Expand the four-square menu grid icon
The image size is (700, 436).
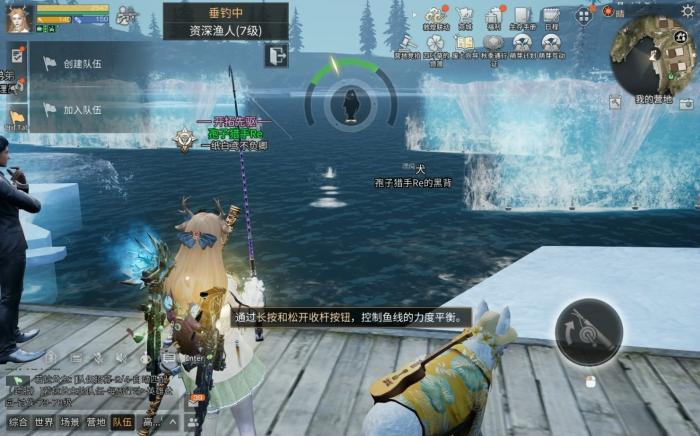[584, 15]
